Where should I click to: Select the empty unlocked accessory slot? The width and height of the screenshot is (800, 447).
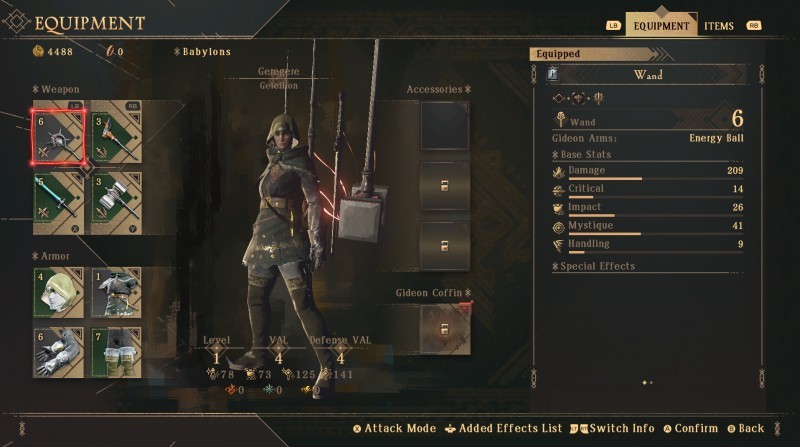pyautogui.click(x=445, y=125)
